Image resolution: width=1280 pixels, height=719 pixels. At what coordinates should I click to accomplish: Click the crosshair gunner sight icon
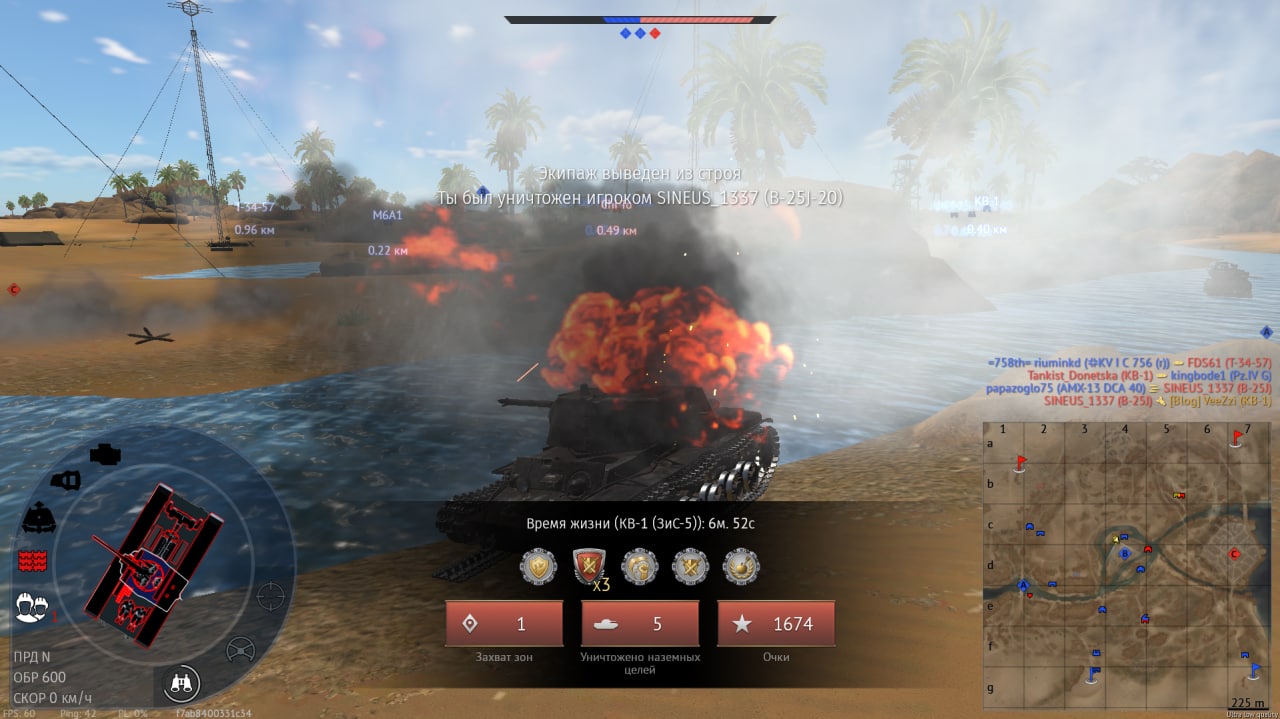270,596
